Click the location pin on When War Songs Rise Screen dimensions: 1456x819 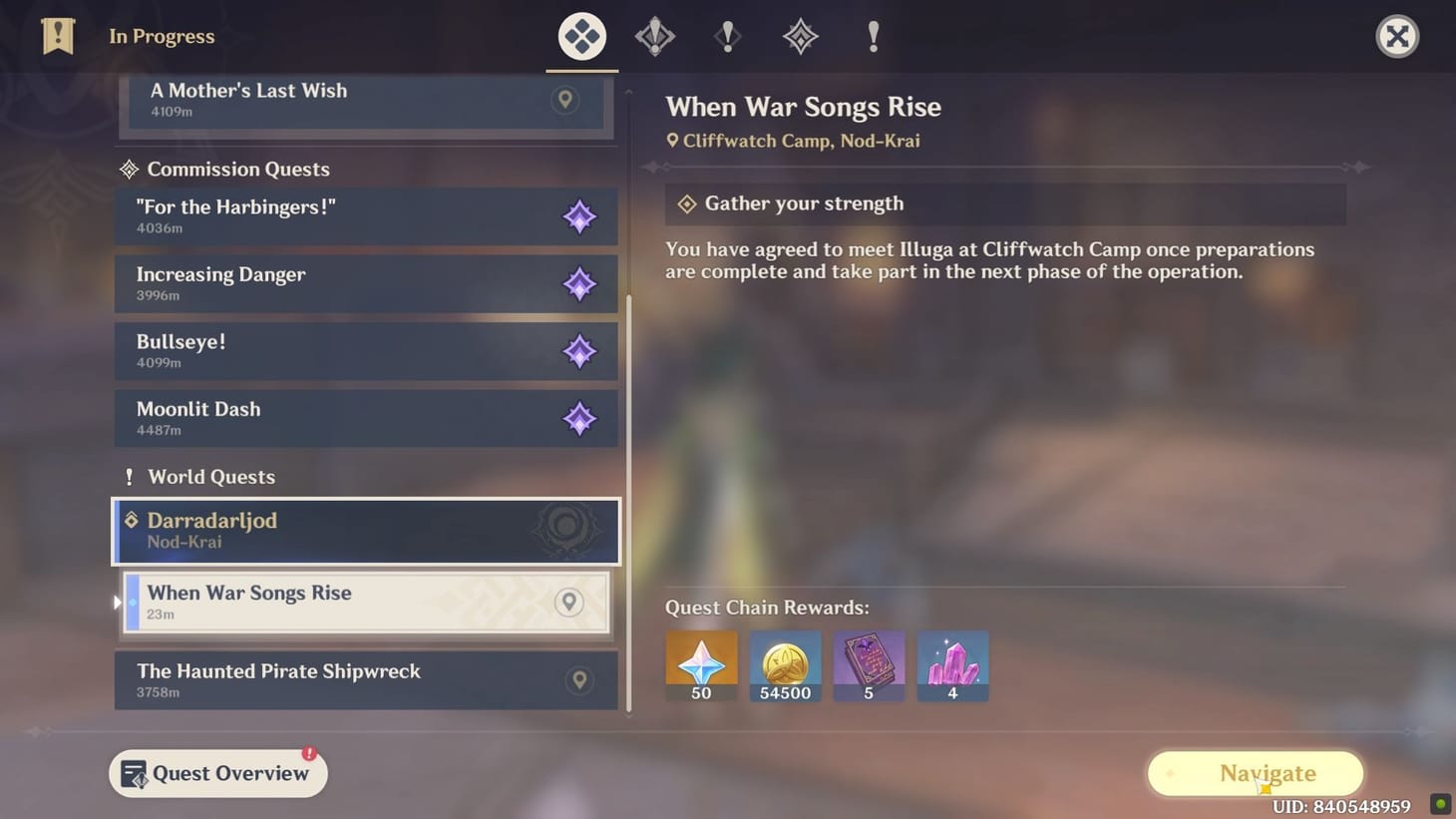coord(569,603)
